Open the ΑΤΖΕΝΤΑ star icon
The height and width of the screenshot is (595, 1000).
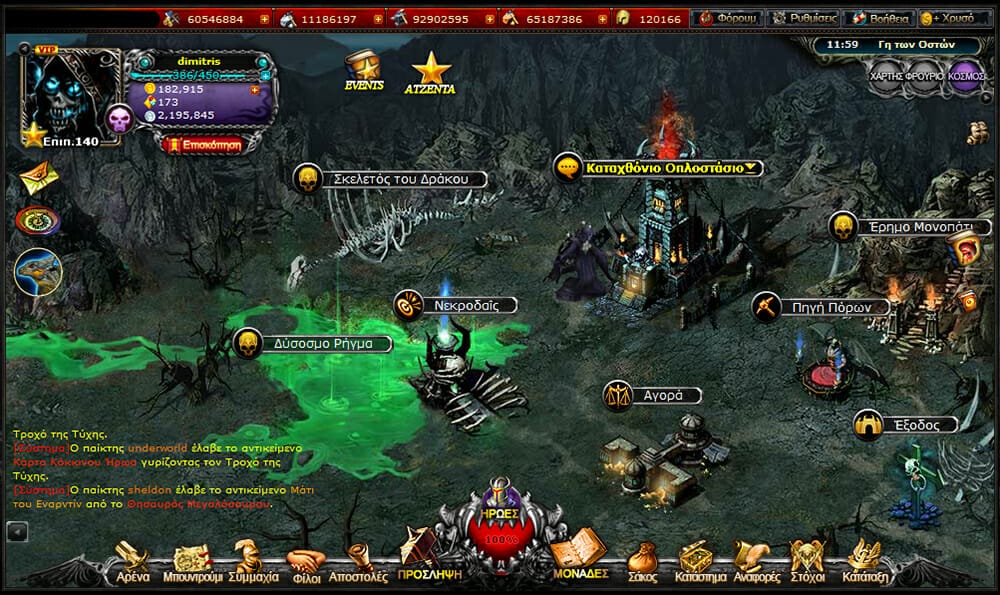(x=431, y=73)
